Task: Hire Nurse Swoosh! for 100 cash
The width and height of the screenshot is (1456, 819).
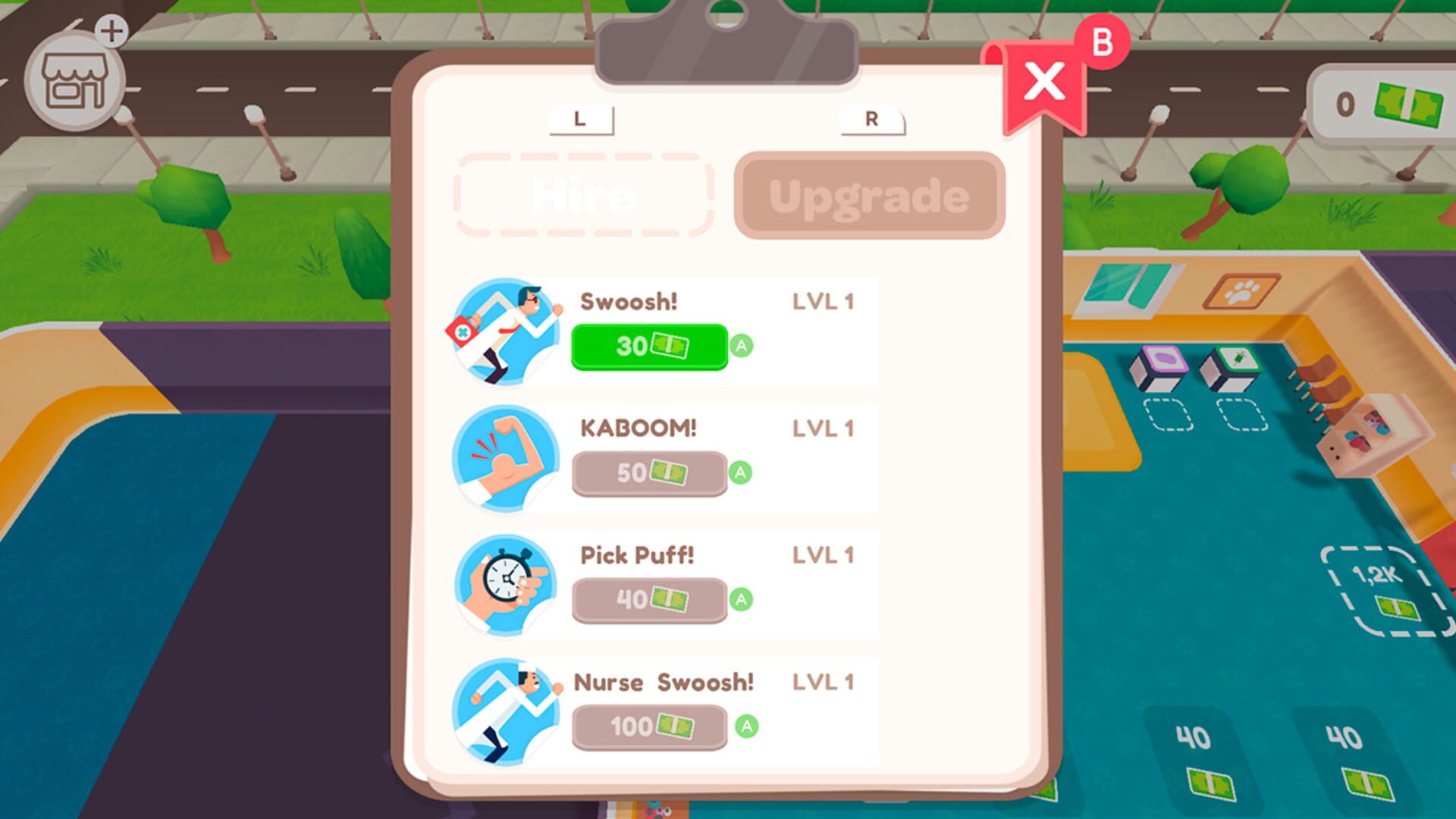Action: tap(648, 726)
